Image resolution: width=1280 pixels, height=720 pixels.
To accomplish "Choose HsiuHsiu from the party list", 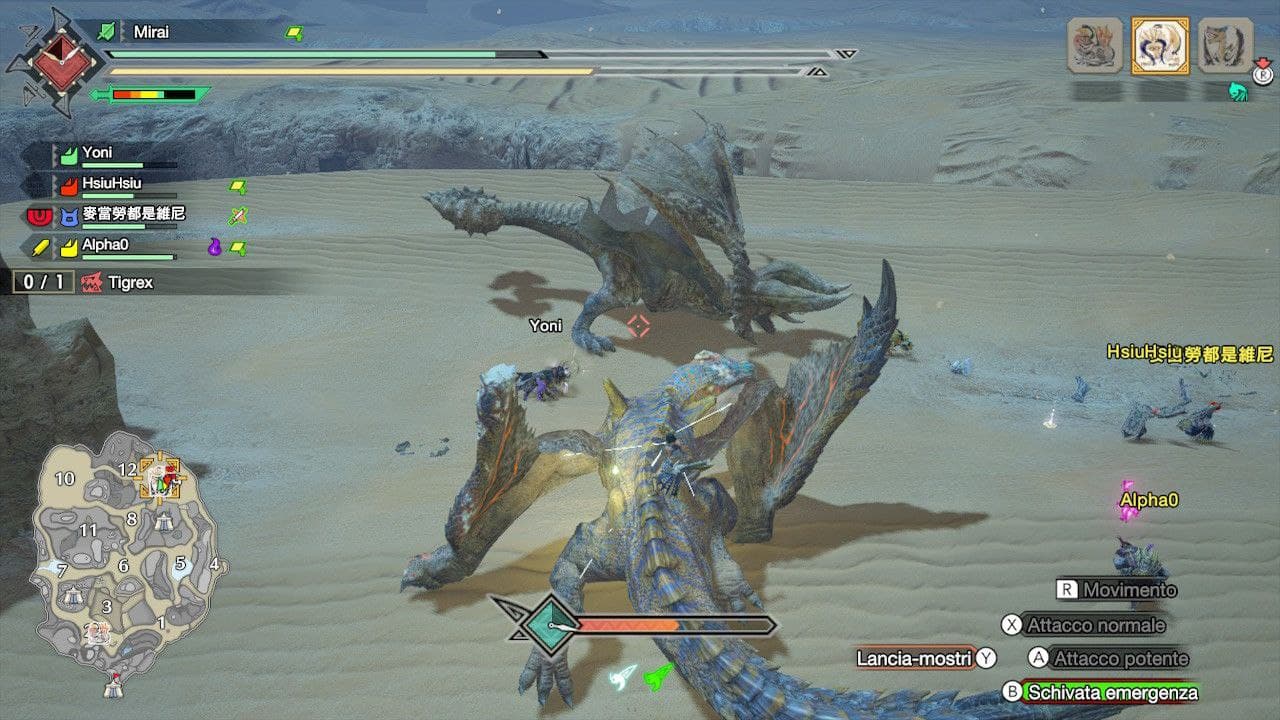I will tap(111, 184).
